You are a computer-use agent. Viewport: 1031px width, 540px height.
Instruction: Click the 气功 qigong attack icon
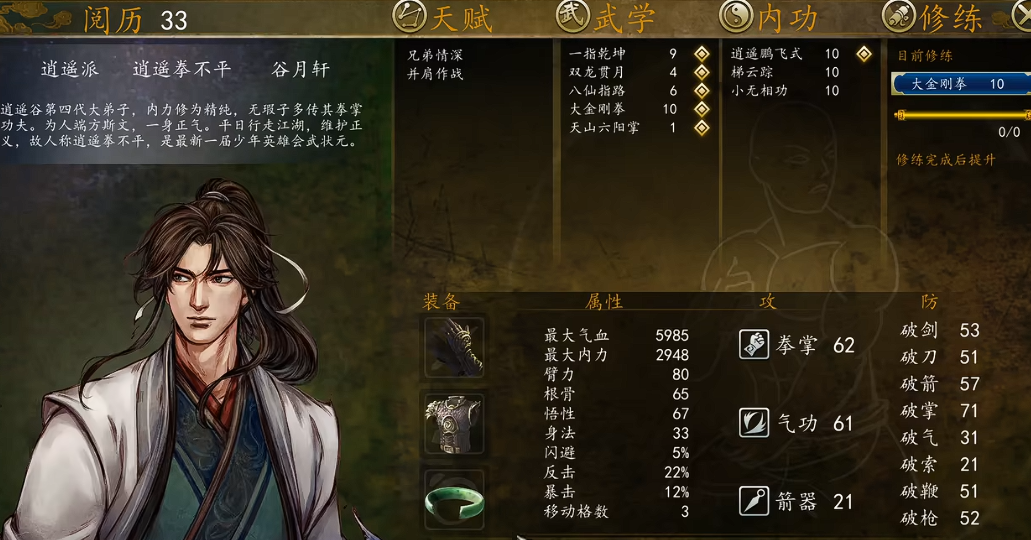point(754,423)
